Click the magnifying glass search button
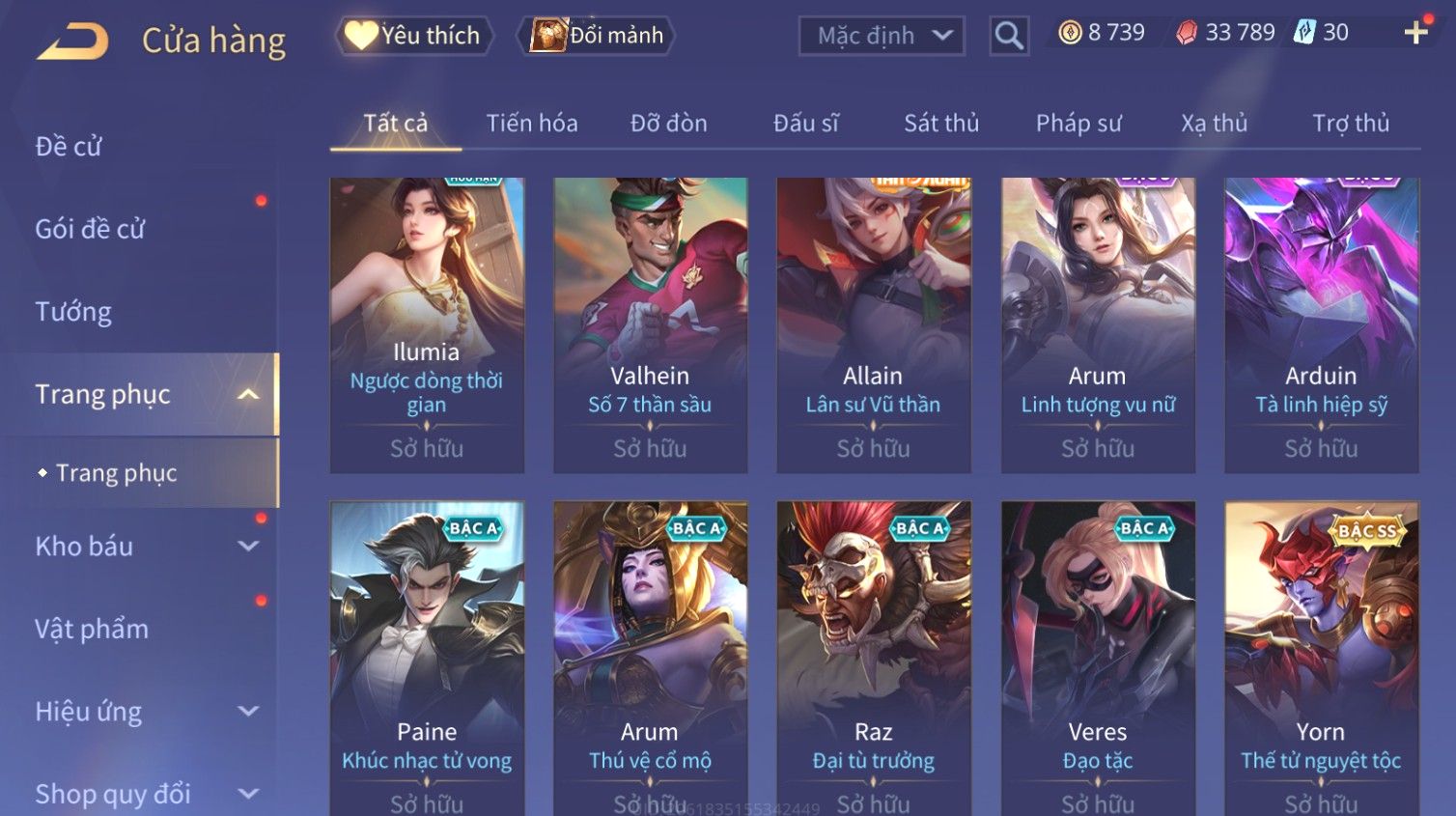The height and width of the screenshot is (816, 1456). (1009, 36)
